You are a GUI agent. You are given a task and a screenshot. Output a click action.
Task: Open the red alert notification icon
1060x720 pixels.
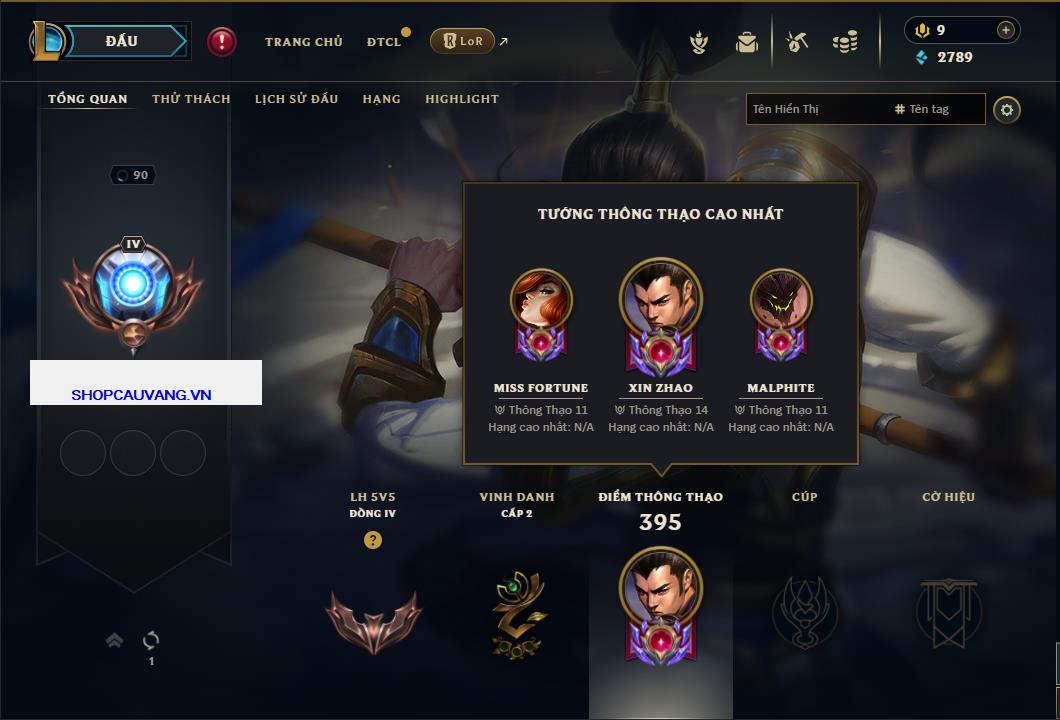click(x=222, y=42)
